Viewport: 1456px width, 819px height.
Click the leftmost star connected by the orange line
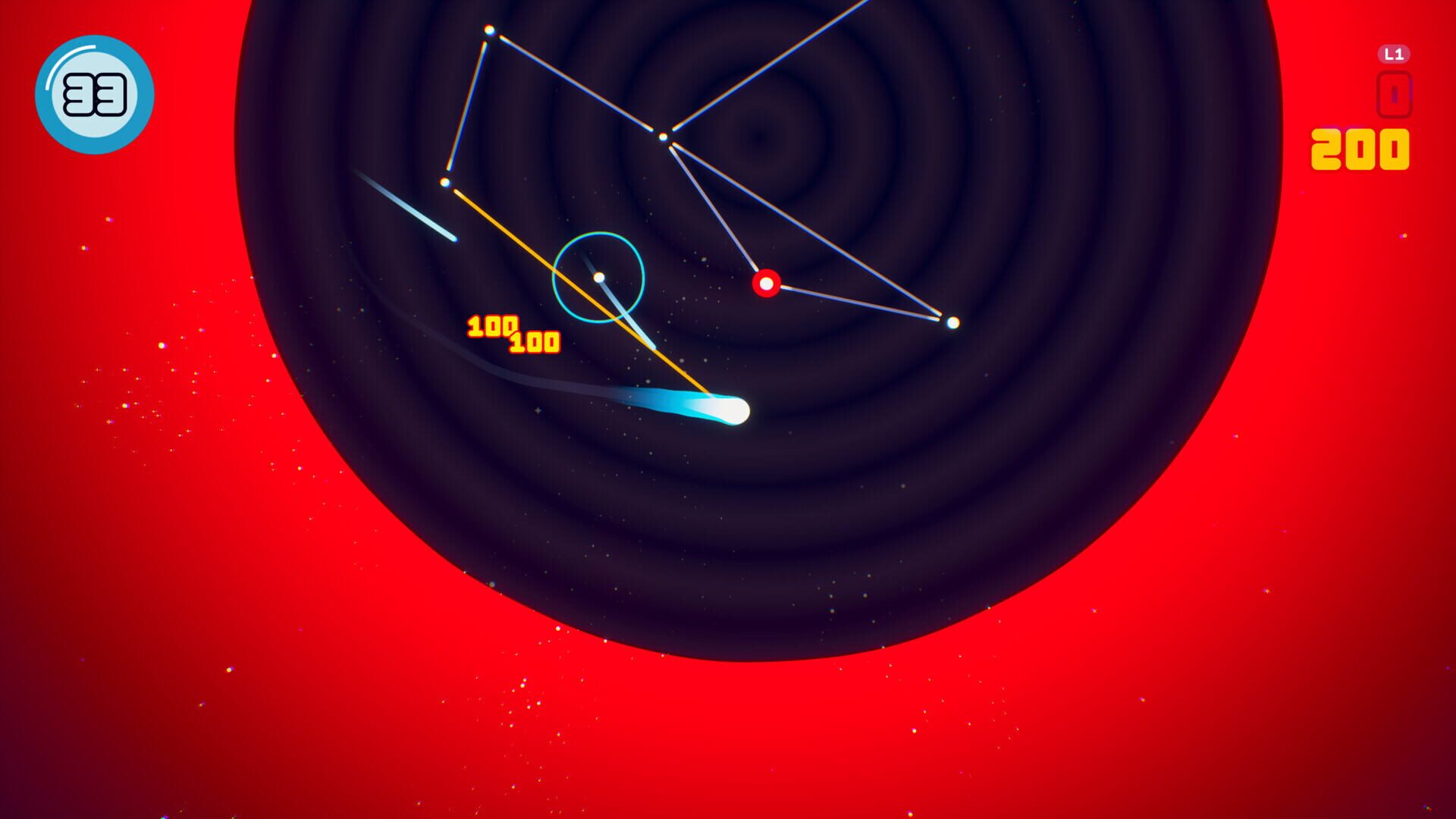tap(444, 181)
